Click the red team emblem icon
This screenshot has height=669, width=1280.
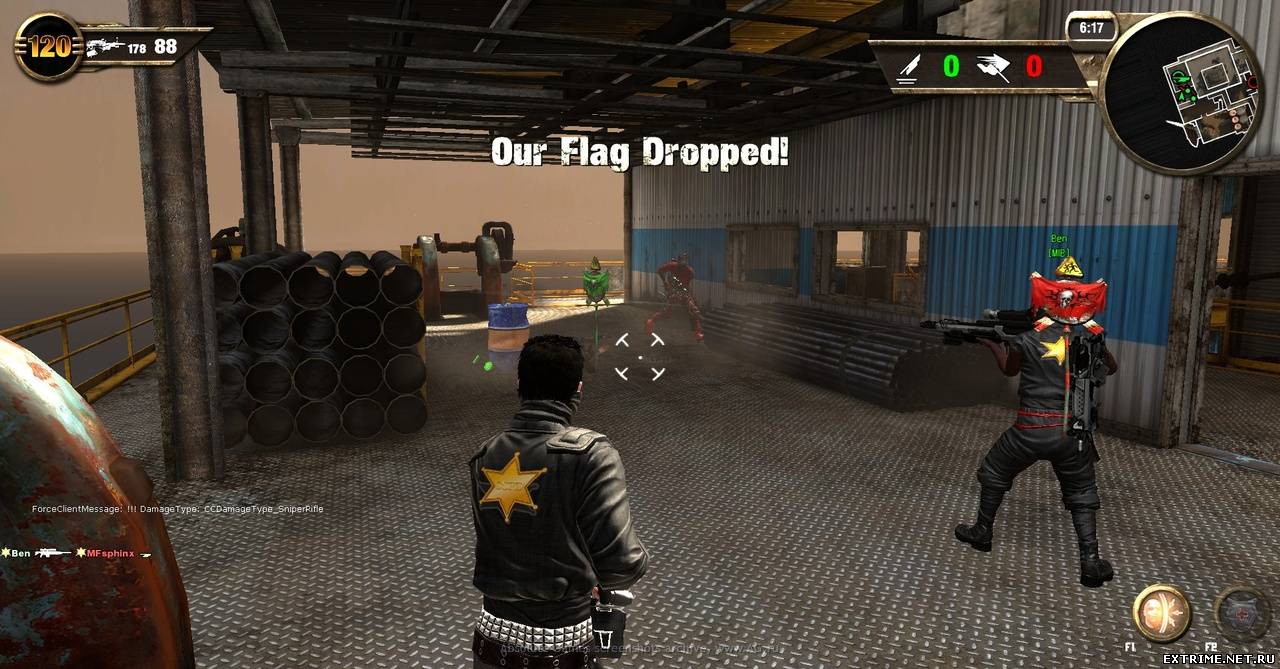(994, 67)
